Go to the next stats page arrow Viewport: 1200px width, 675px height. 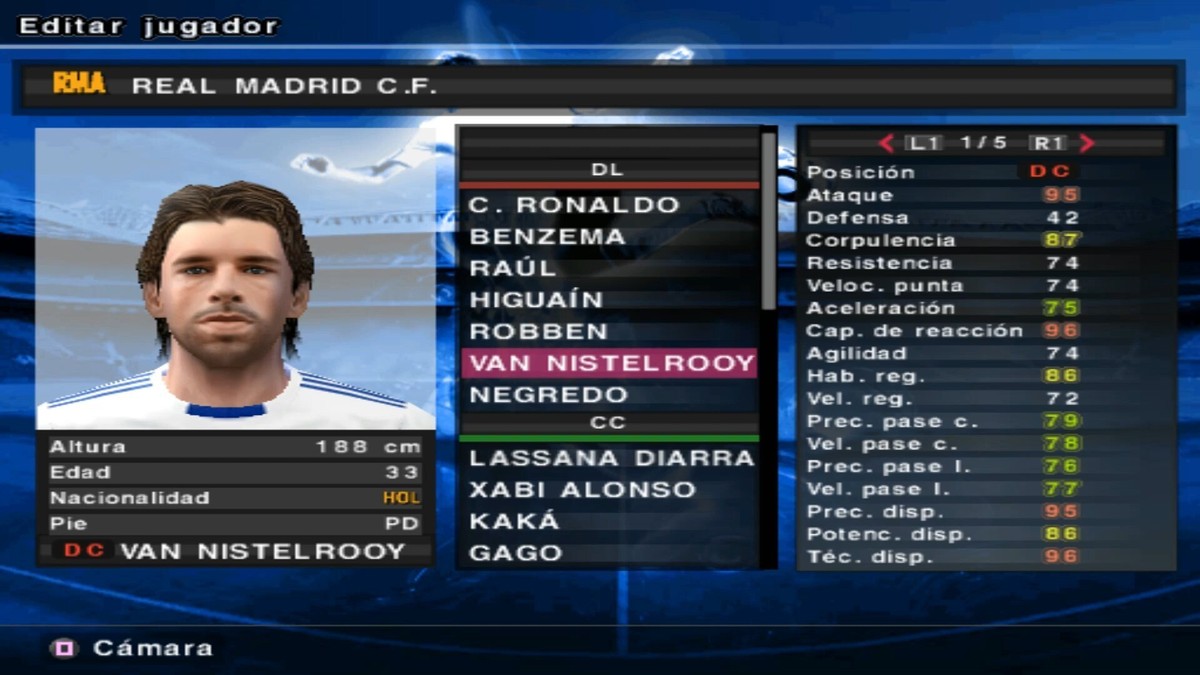point(1088,143)
